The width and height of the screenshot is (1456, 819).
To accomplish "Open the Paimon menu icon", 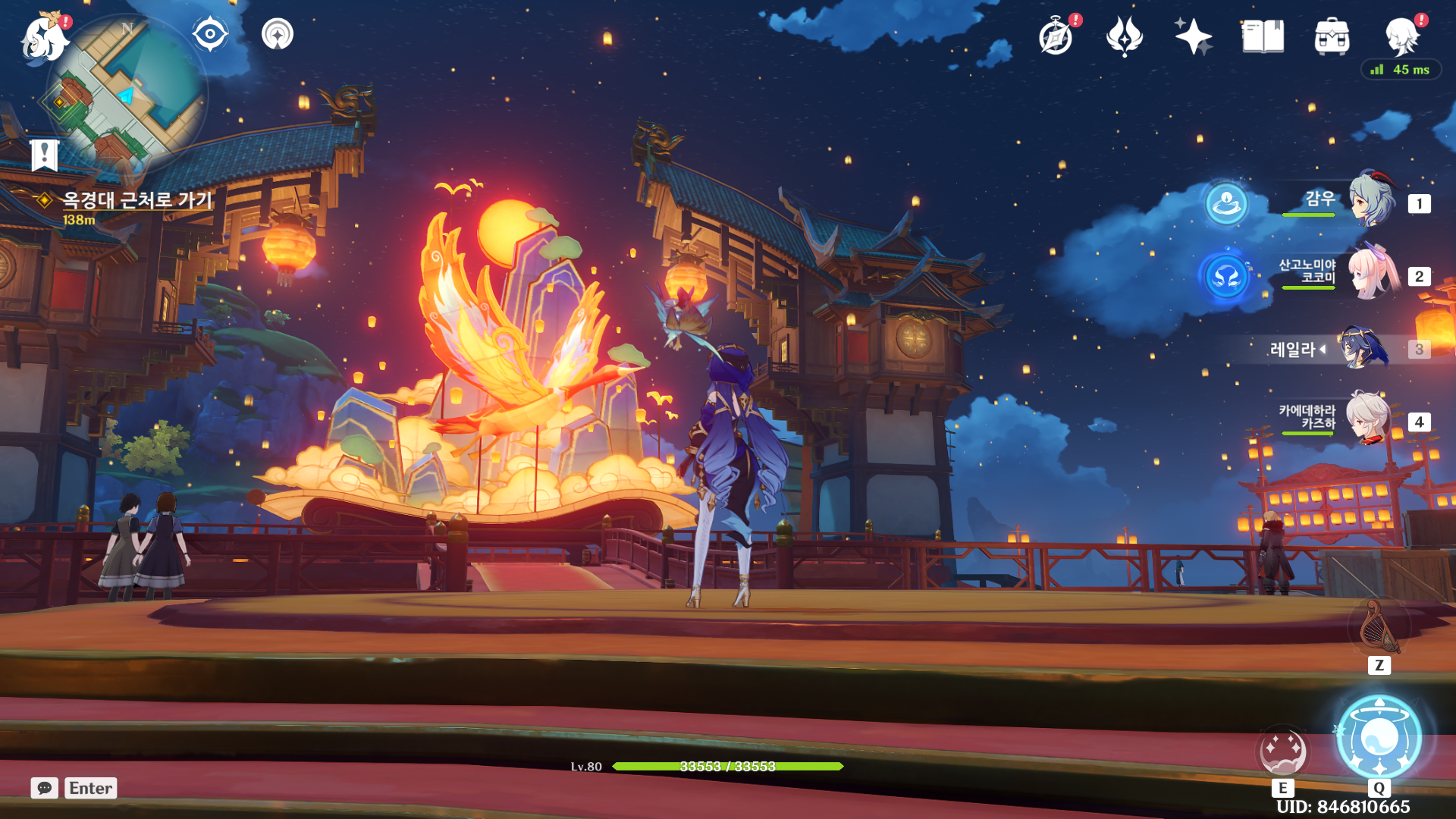I will 44,38.
